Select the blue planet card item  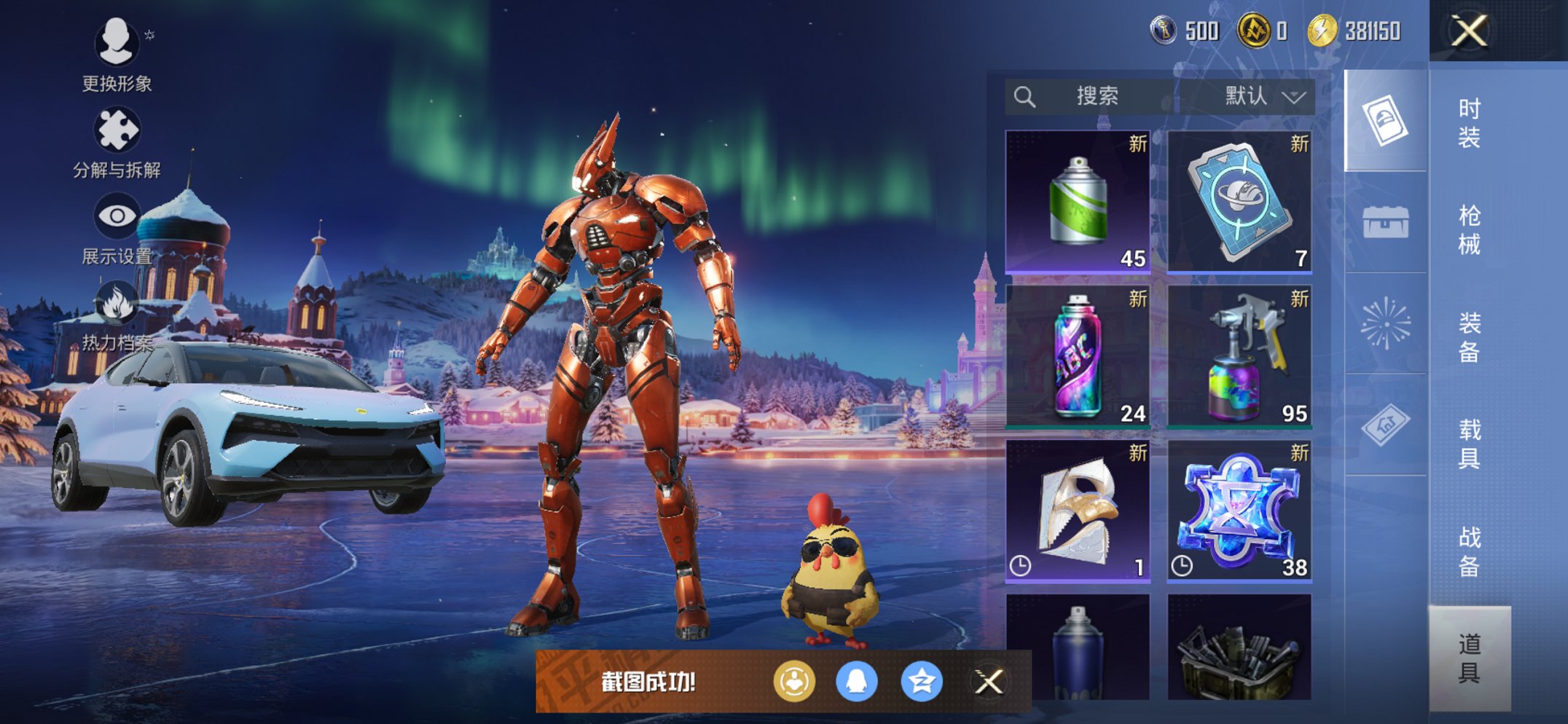[x=1239, y=201]
